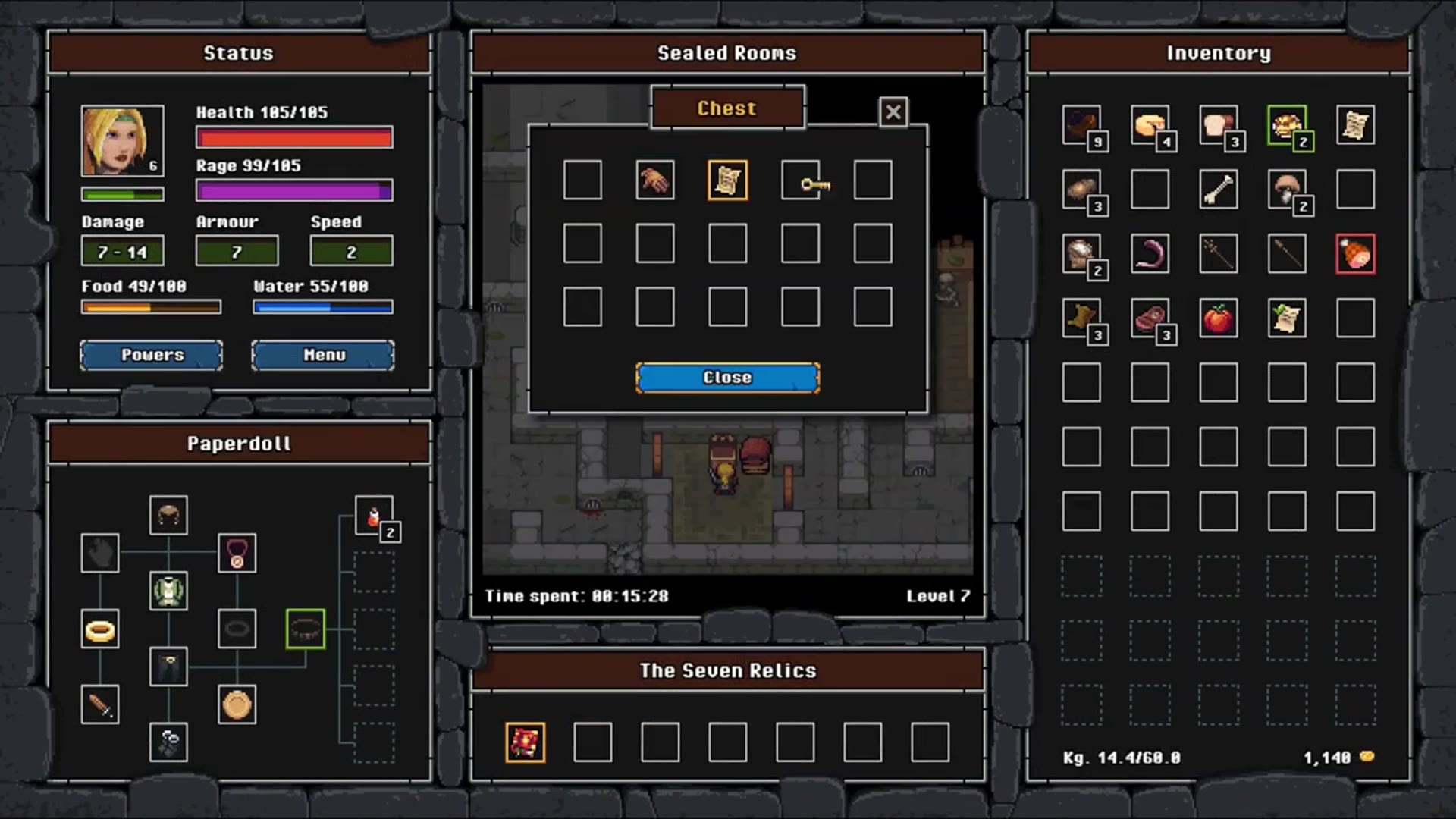Click the blue Close button
The width and height of the screenshot is (1456, 819).
tap(727, 378)
